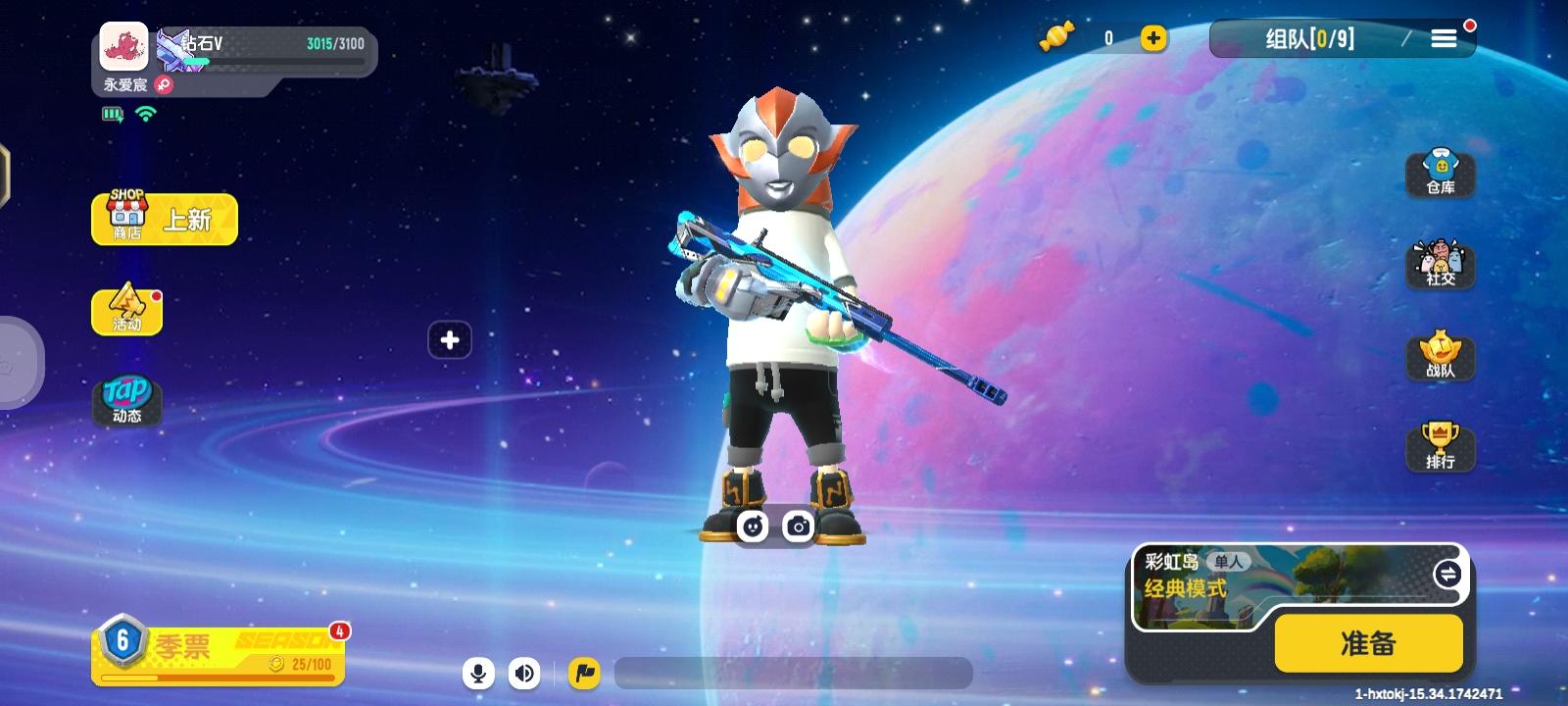
Task: Mute the game sound via speaker icon
Action: point(524,674)
